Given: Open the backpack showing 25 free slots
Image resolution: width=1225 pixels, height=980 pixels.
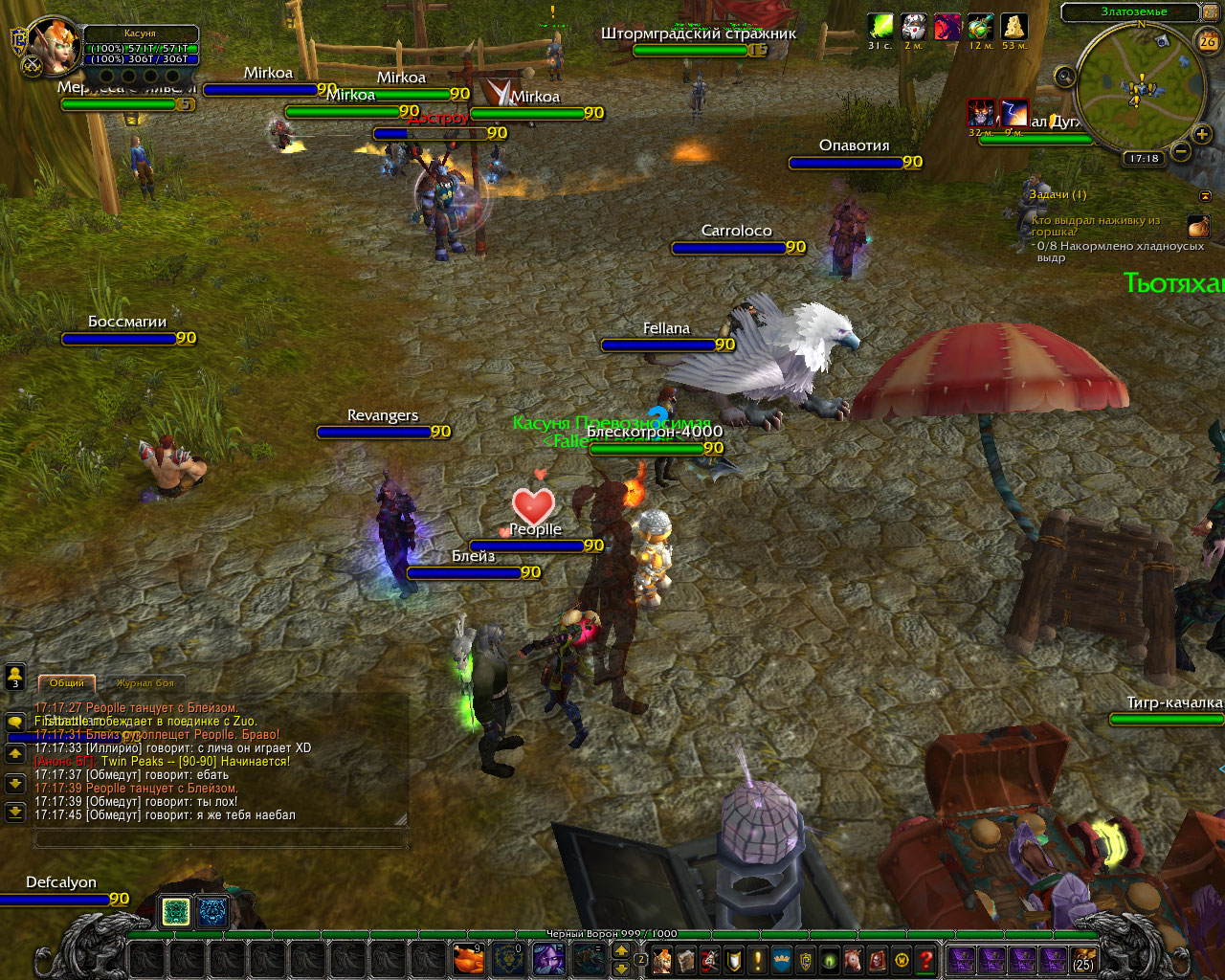Looking at the screenshot, I should tap(1082, 959).
